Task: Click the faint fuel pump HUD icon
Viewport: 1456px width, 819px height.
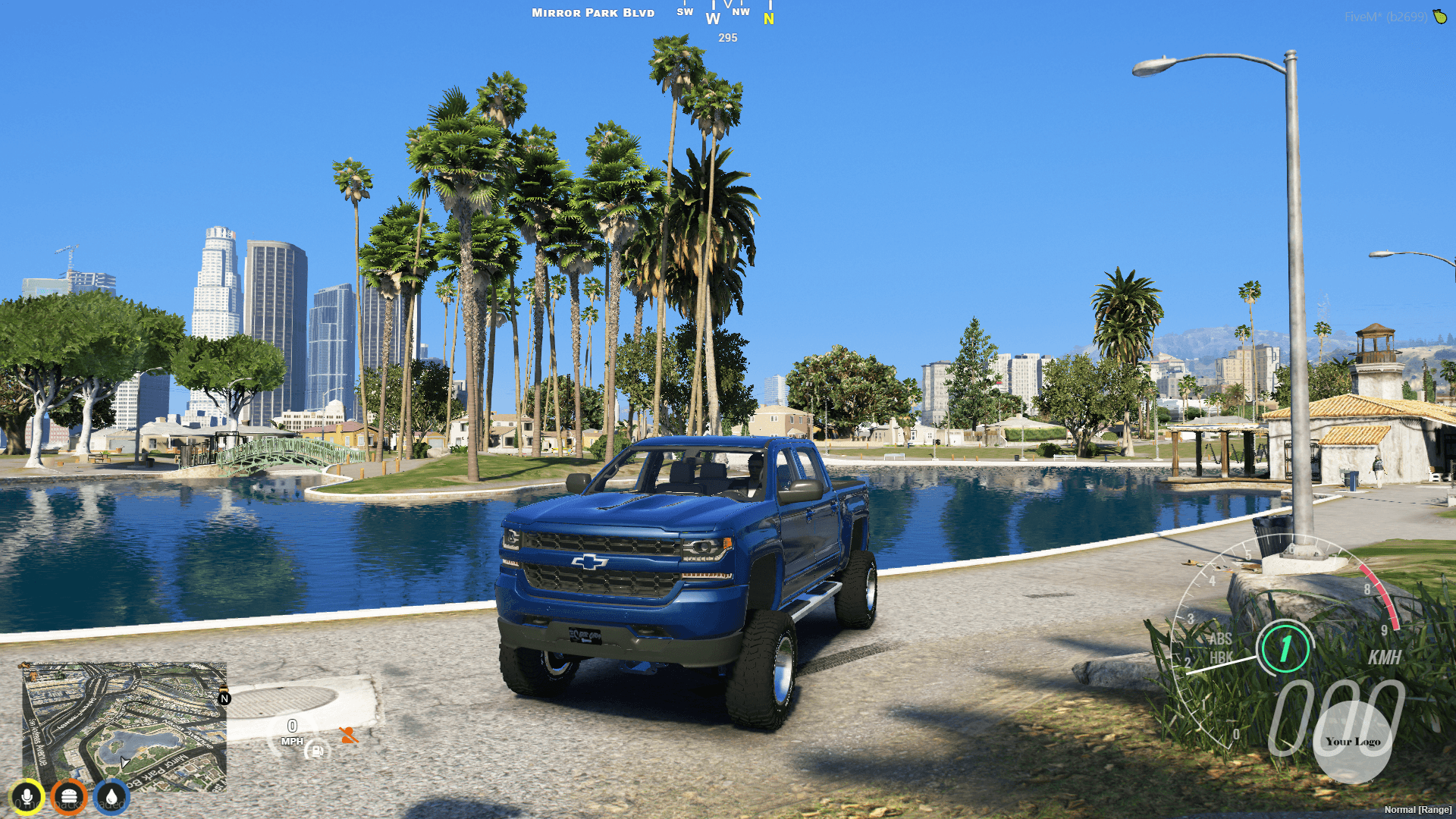Action: [x=318, y=752]
